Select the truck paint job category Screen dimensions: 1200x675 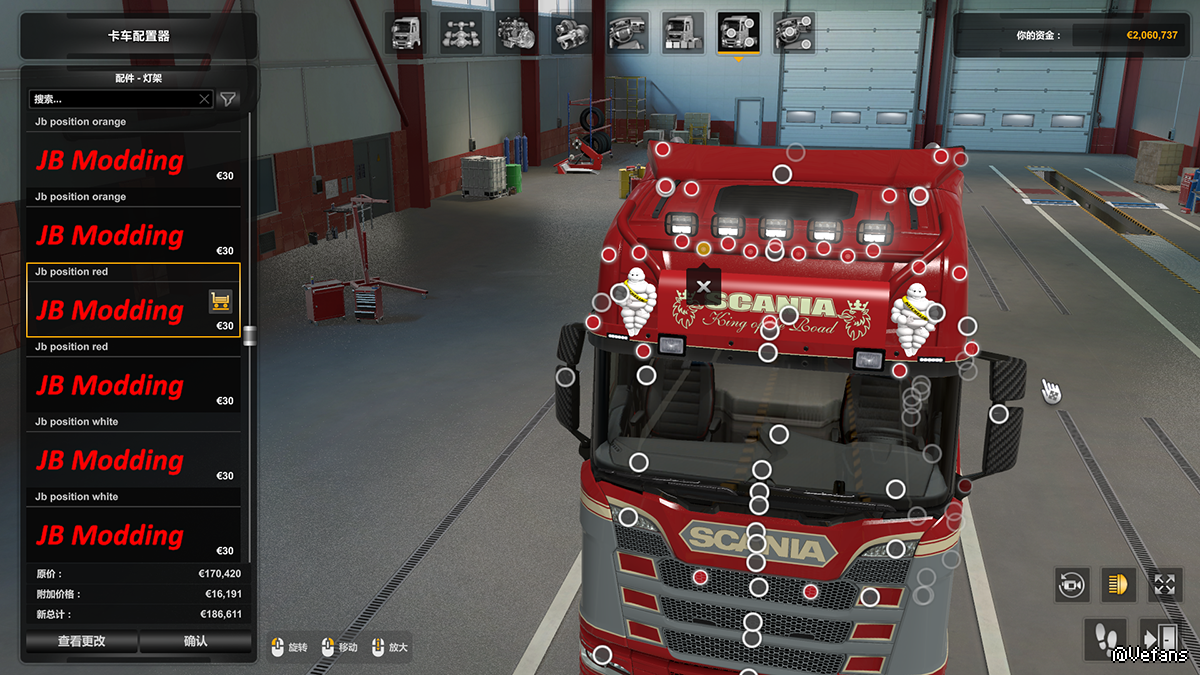tap(683, 33)
